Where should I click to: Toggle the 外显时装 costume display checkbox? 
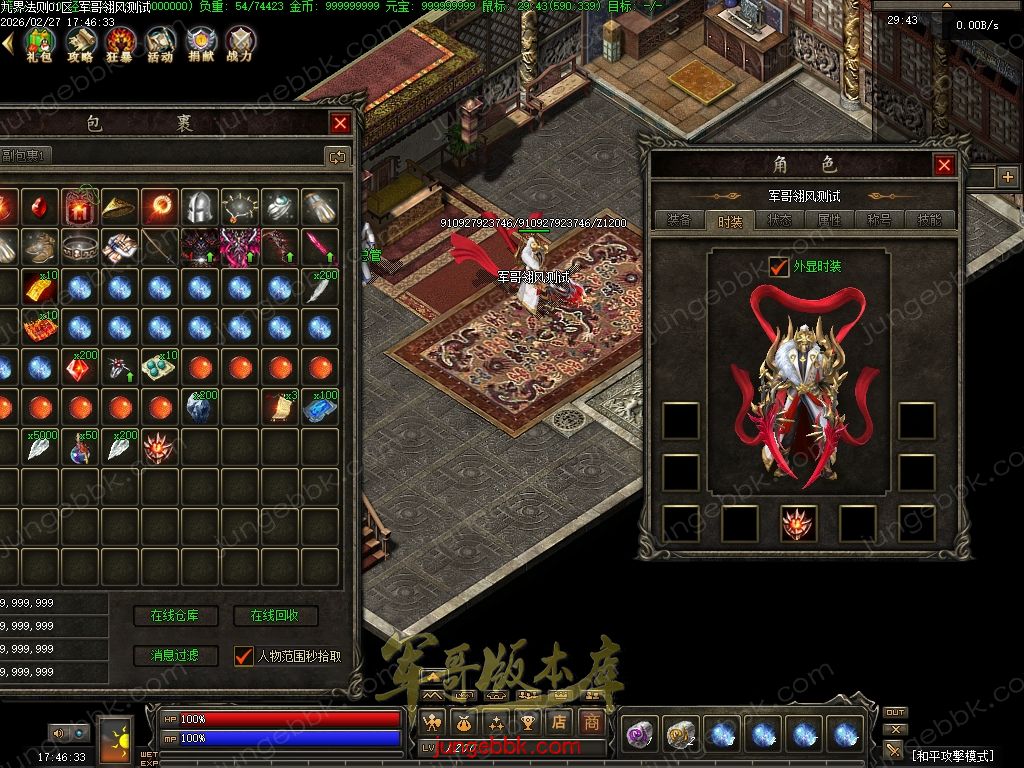(x=779, y=266)
